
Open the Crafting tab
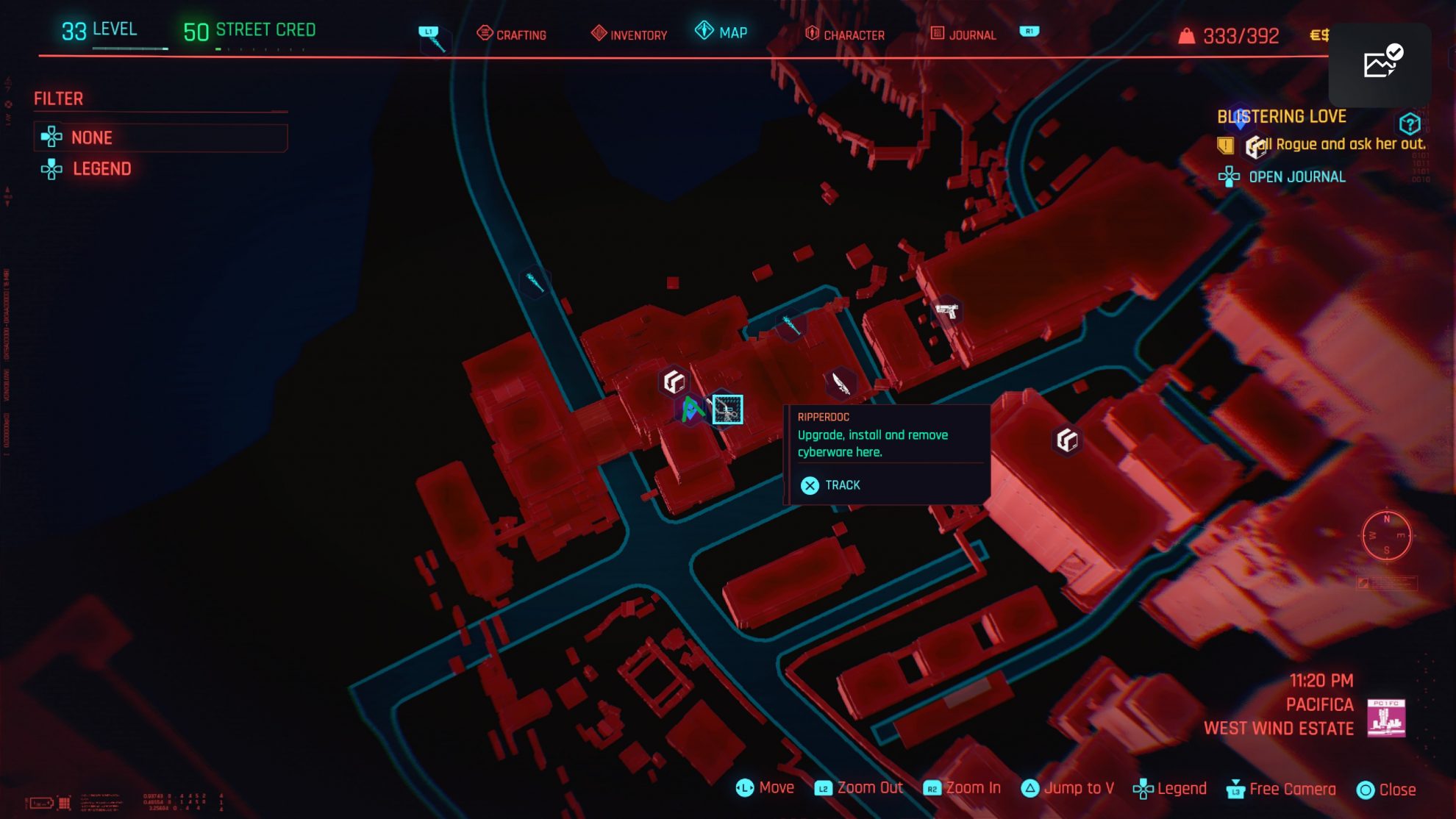[512, 34]
